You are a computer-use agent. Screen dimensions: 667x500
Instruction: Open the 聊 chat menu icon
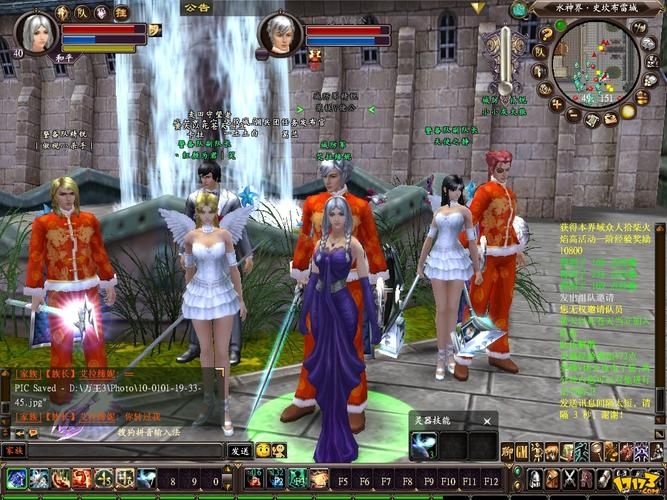[x=508, y=452]
